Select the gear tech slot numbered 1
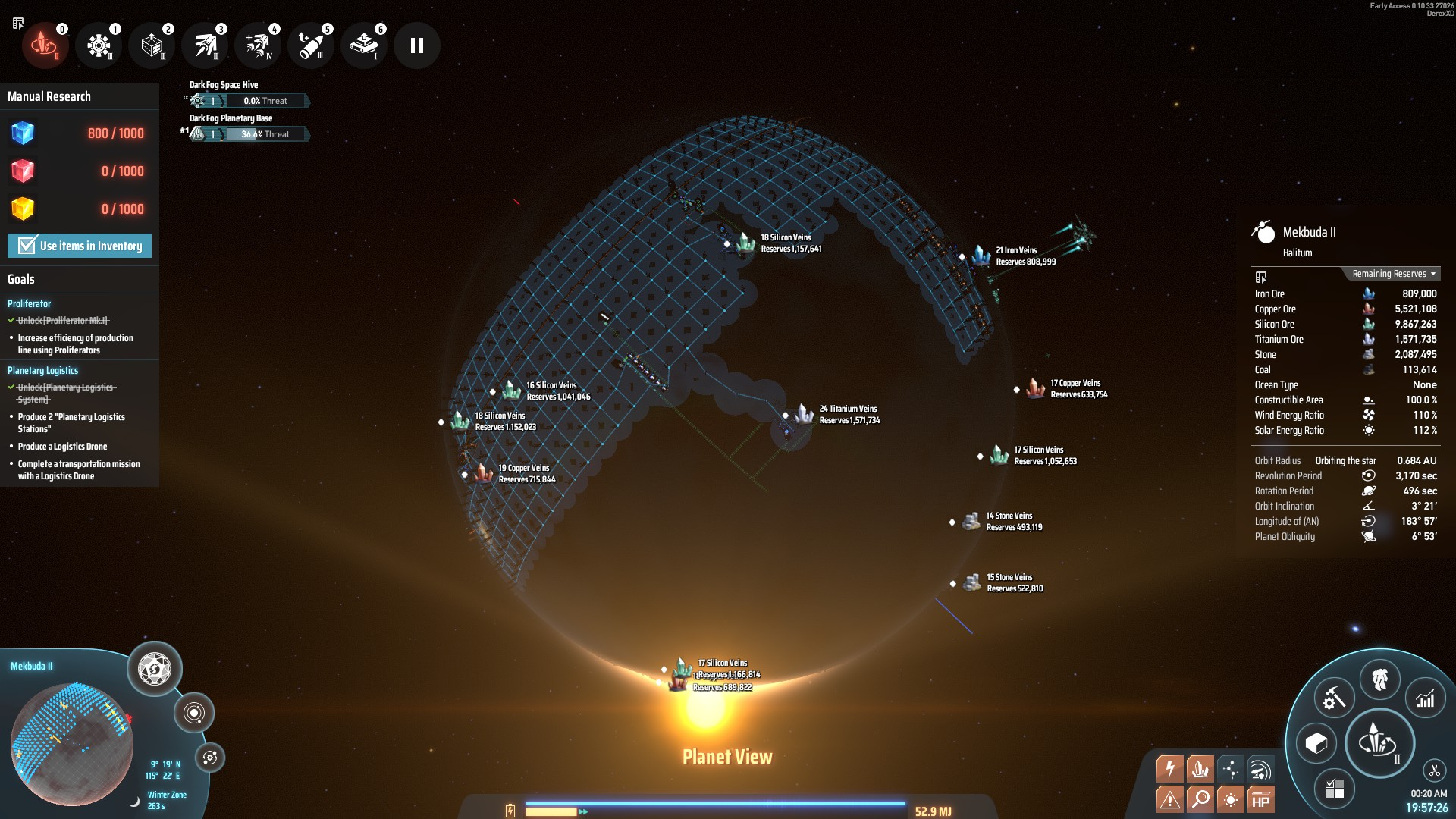Screen dimensions: 1456x819 coord(99,45)
